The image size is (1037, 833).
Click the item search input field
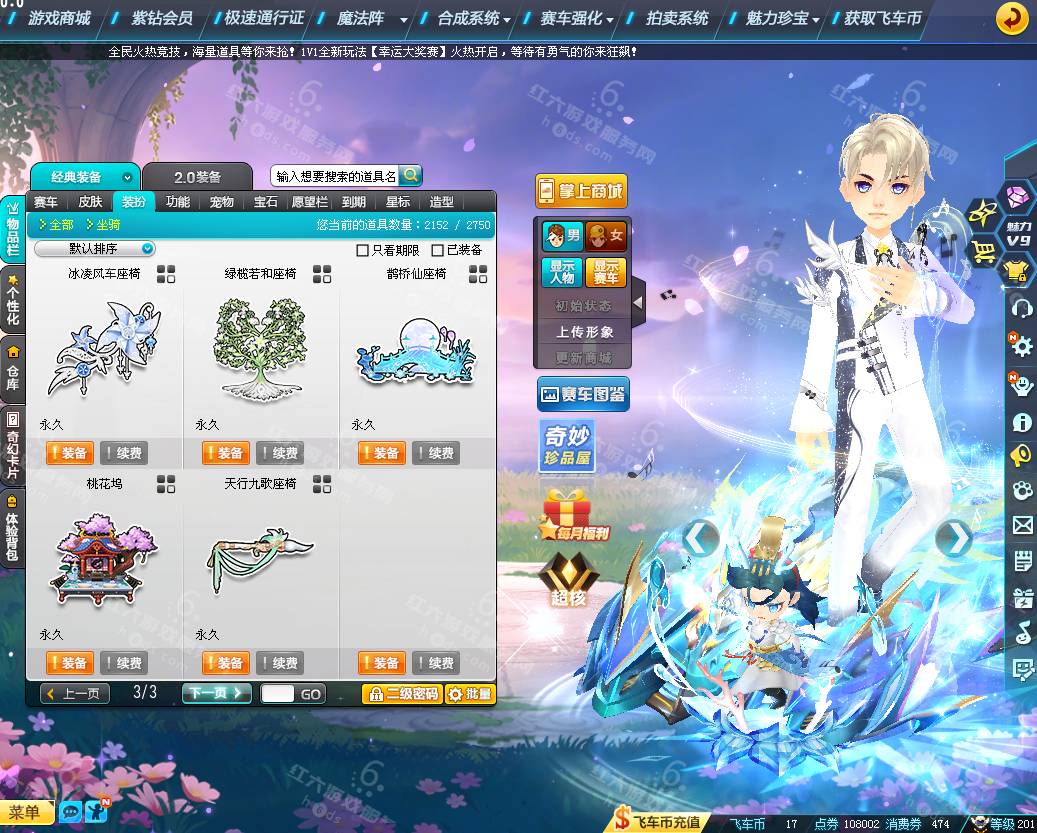(336, 176)
